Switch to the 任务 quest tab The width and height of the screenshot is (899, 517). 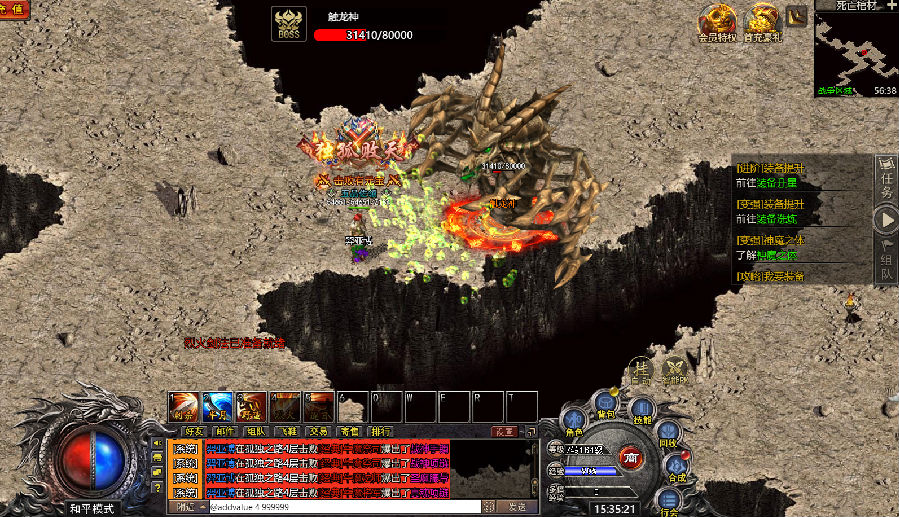(x=886, y=175)
